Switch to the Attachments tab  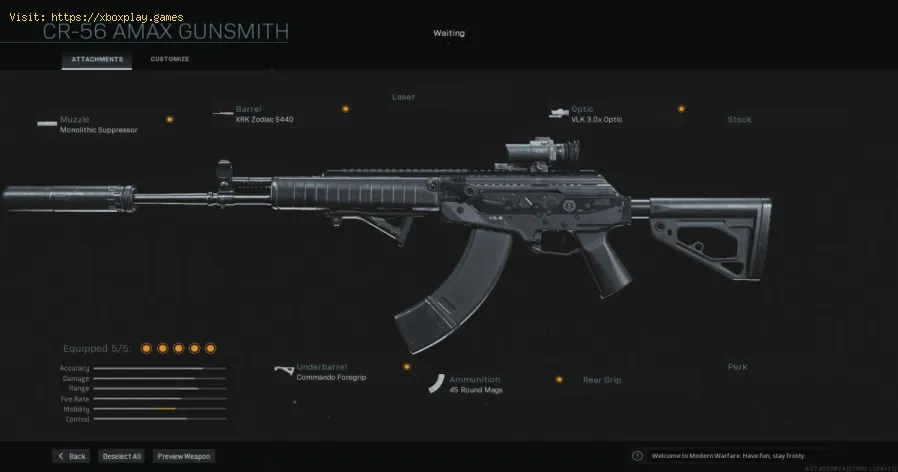tap(97, 59)
